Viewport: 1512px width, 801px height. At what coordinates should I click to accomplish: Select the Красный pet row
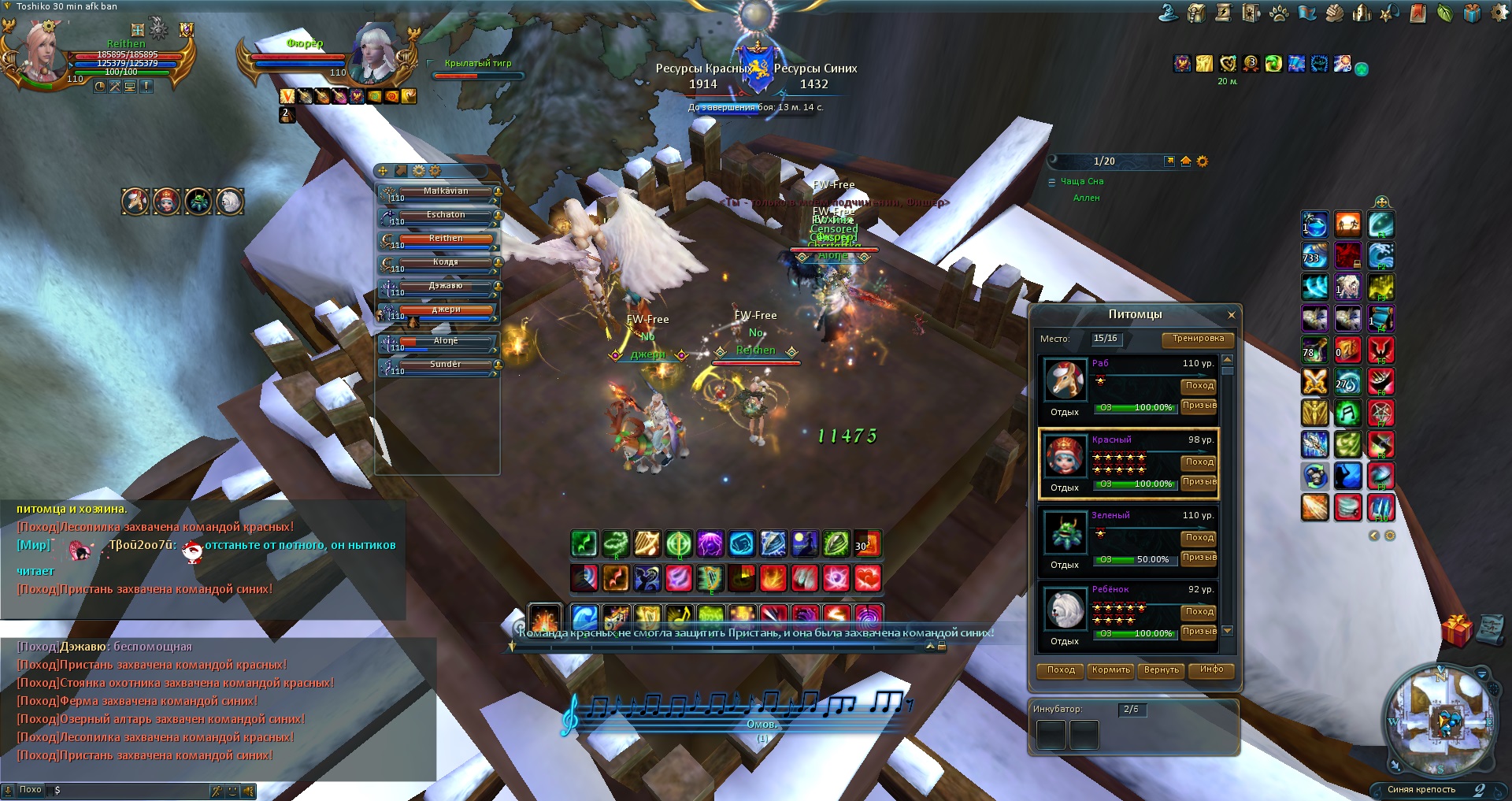pos(1128,464)
